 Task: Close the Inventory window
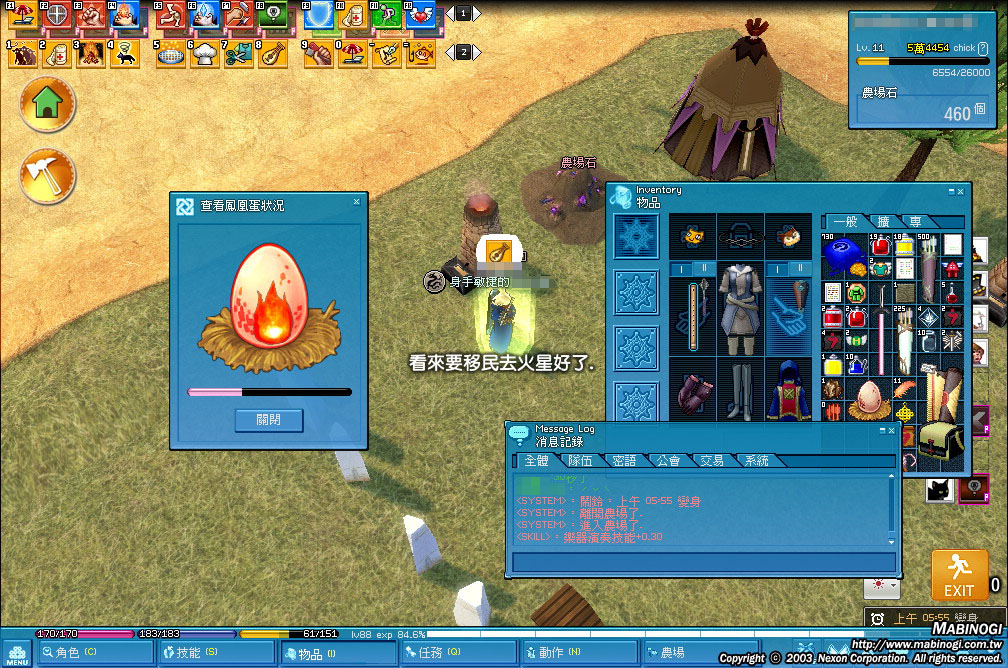961,191
